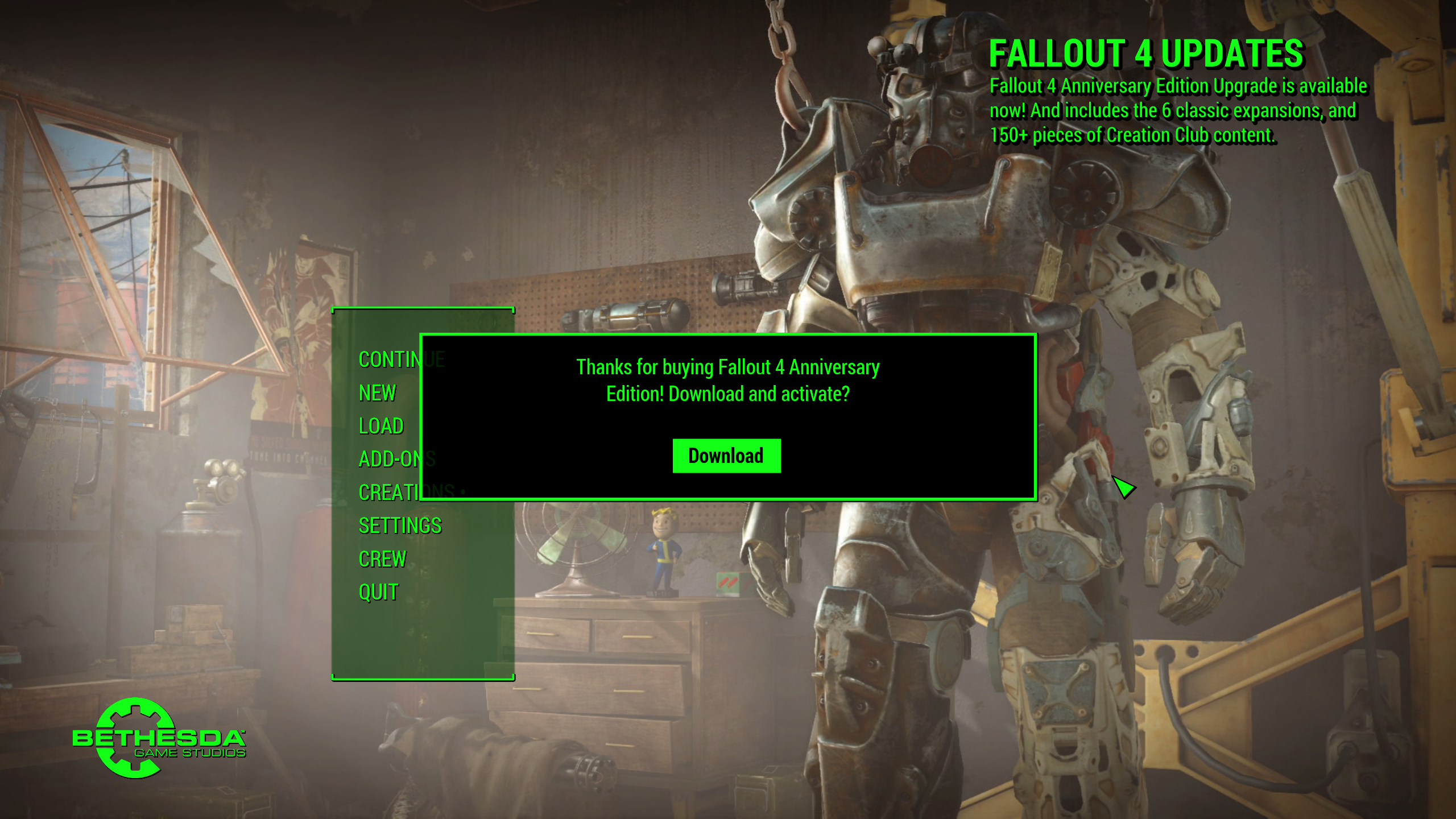Select CONTINUE from the main menu

[389, 359]
